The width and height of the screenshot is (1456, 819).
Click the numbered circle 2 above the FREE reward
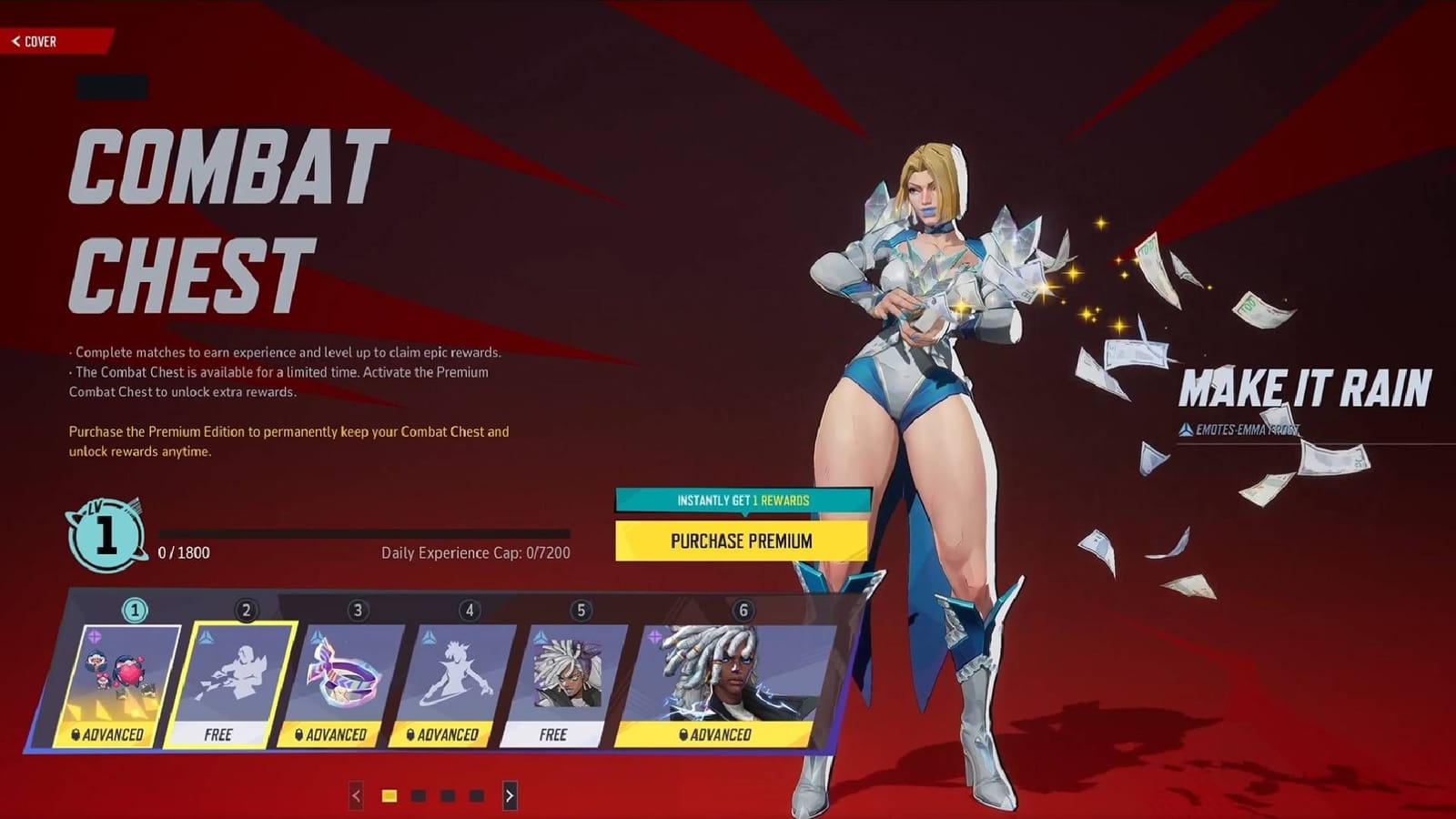[x=246, y=609]
